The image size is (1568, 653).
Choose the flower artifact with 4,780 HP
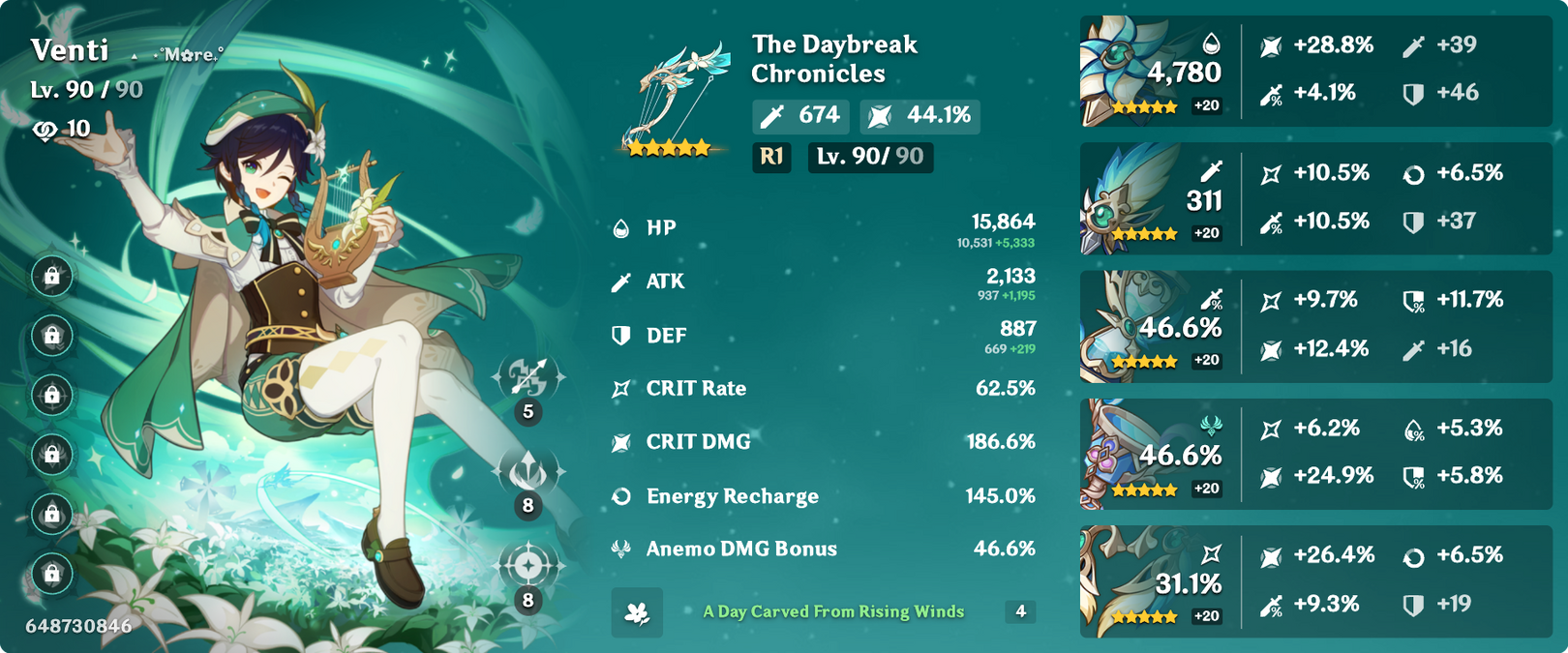point(1123,71)
